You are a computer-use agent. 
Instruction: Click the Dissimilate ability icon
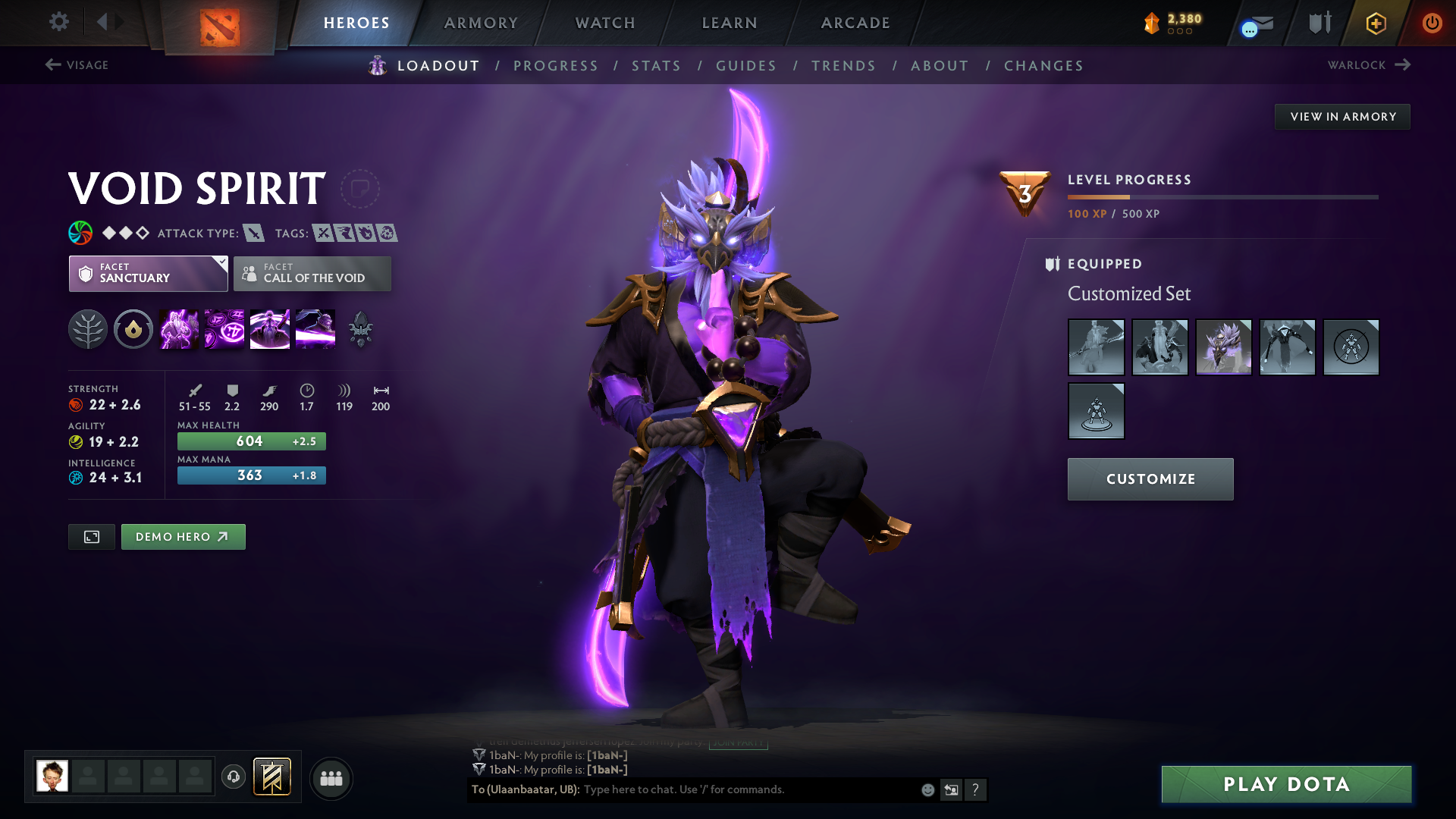click(x=224, y=329)
